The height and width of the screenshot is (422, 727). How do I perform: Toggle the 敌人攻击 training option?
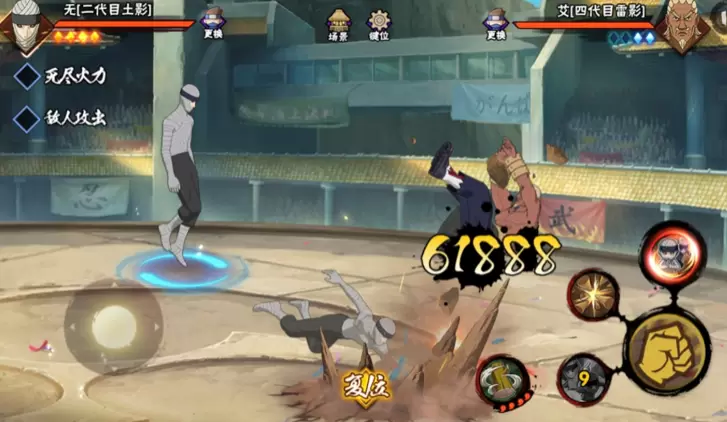pos(27,117)
